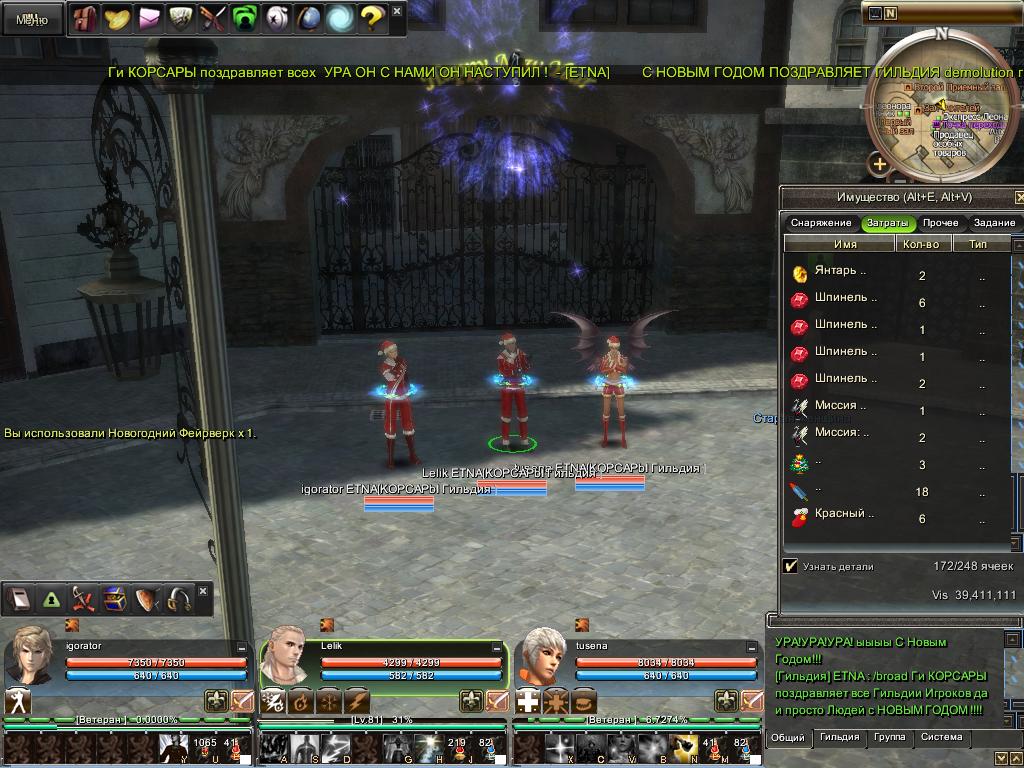1024x768 pixels.
Task: Click the yellow question mark help icon
Action: (x=371, y=18)
